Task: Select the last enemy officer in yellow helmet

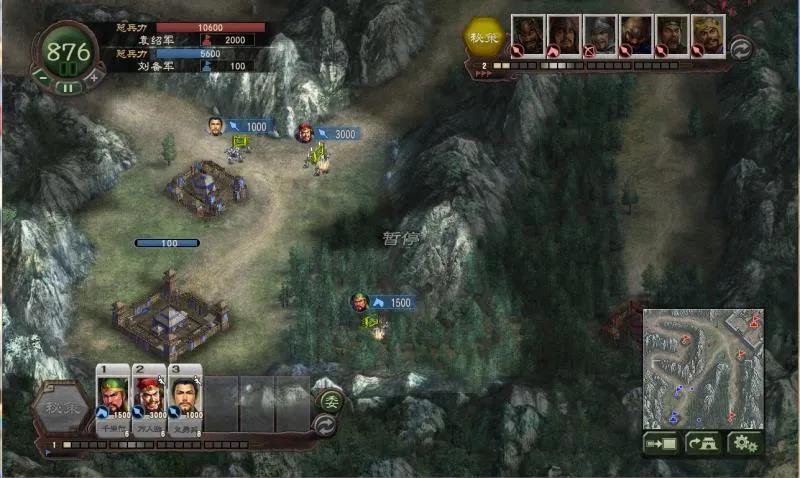Action: 708,35
